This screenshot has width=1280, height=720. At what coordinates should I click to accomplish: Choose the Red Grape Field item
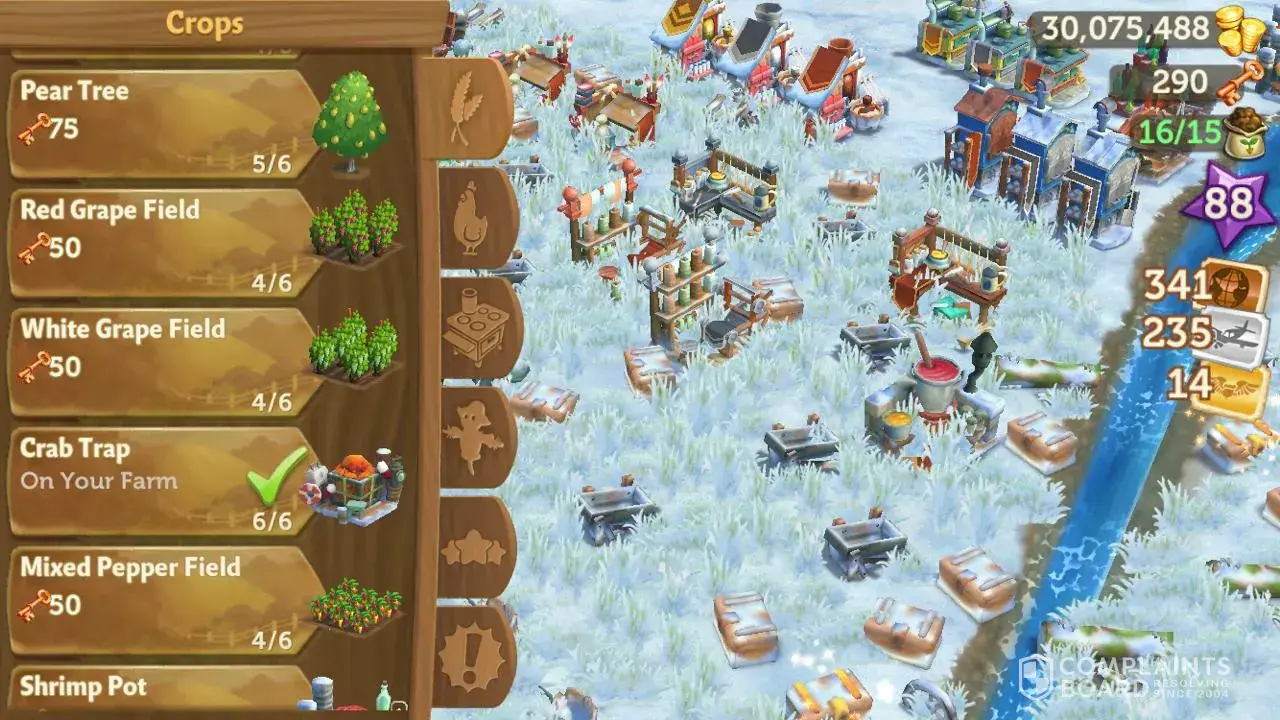tap(165, 243)
